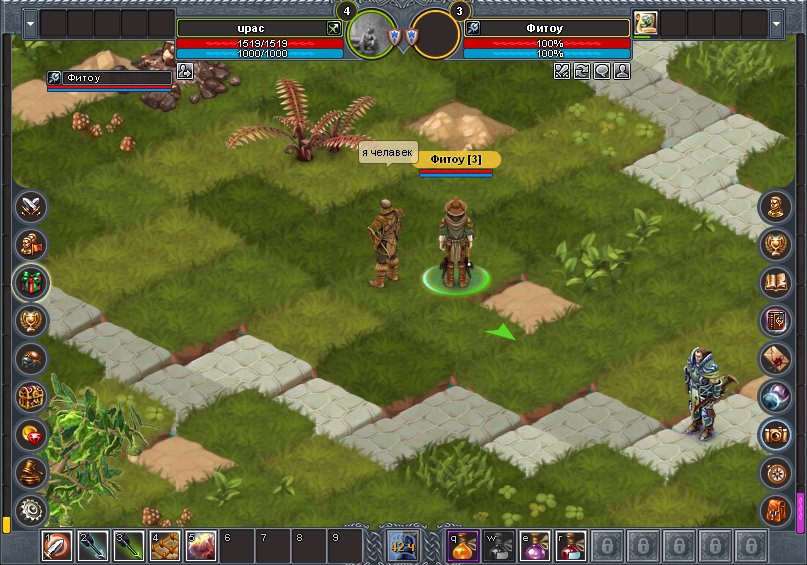Use the fiery orb skill in slot 5
Image resolution: width=807 pixels, height=565 pixels.
(201, 546)
